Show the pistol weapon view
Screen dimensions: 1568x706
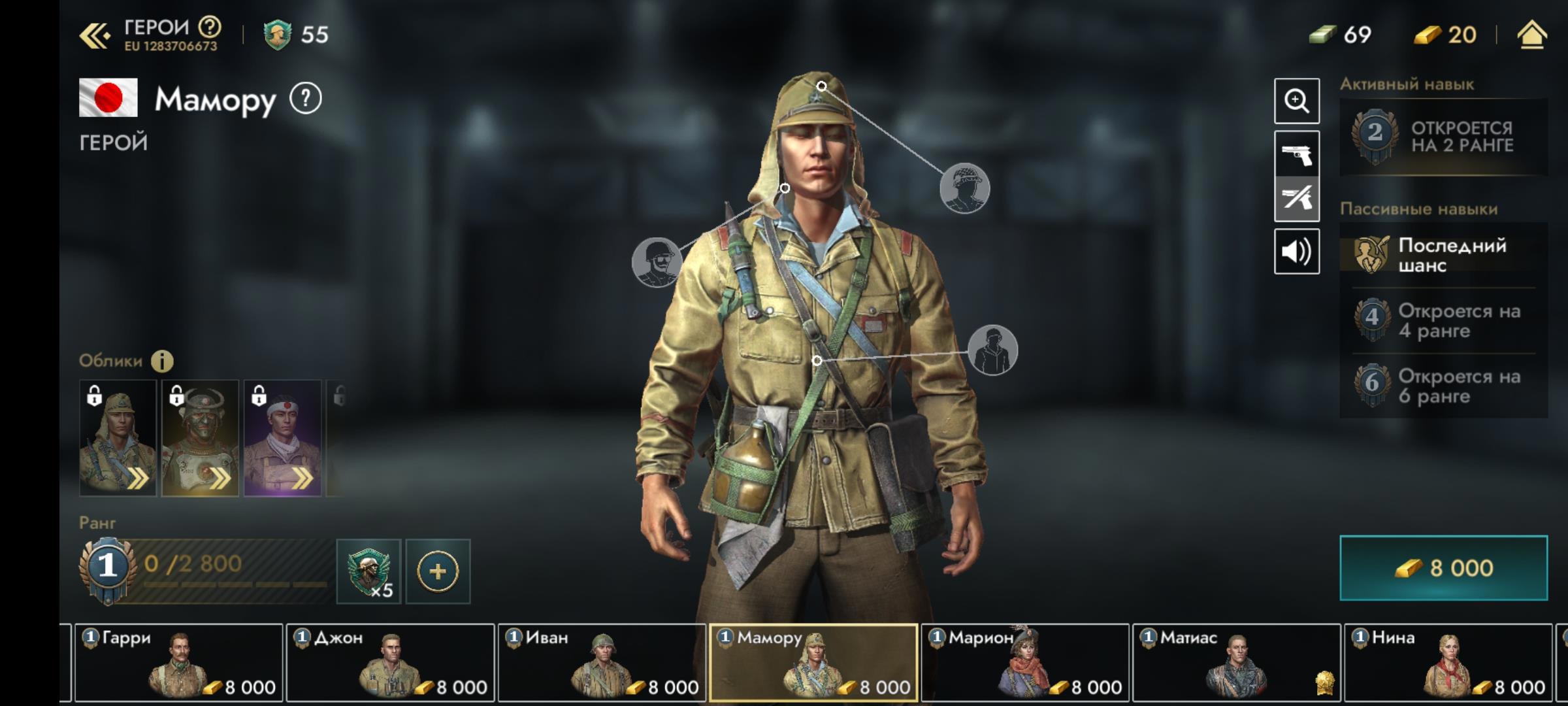coord(1296,154)
